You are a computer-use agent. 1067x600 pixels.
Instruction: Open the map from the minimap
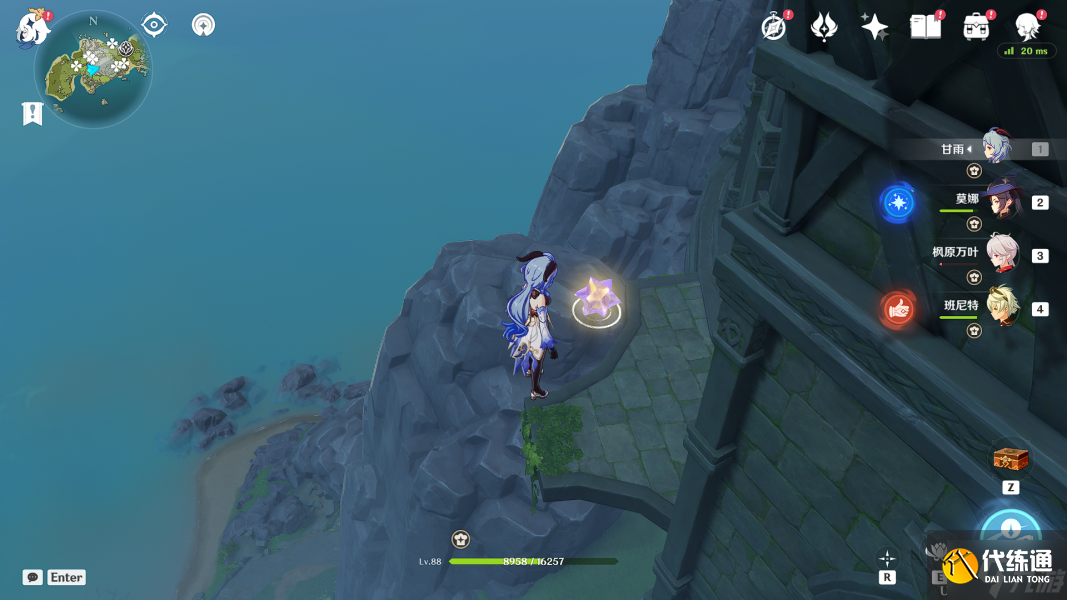point(93,70)
